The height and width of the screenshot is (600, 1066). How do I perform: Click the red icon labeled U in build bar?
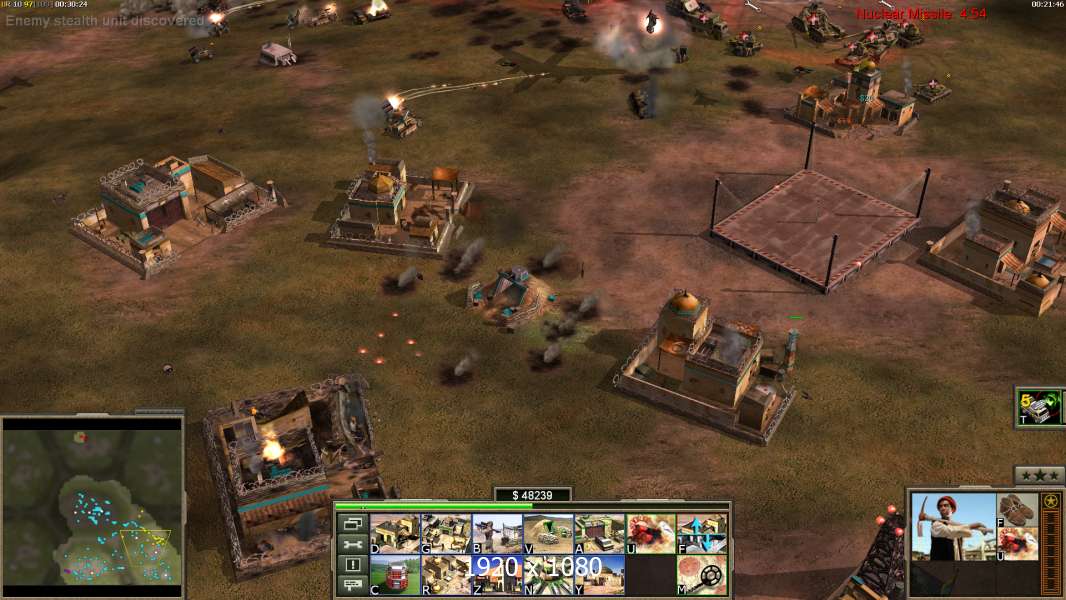point(650,534)
